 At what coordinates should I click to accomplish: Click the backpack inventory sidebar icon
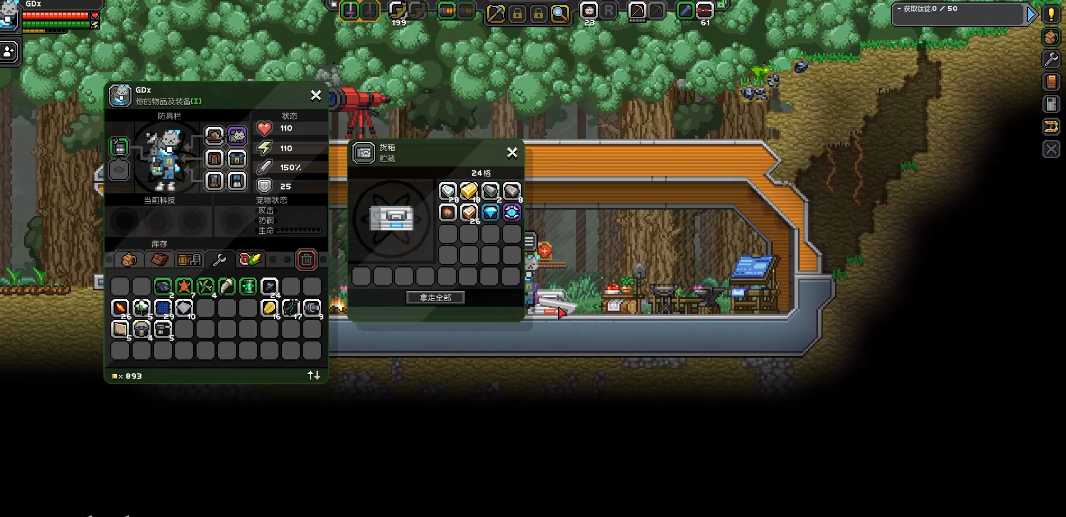click(x=1051, y=37)
